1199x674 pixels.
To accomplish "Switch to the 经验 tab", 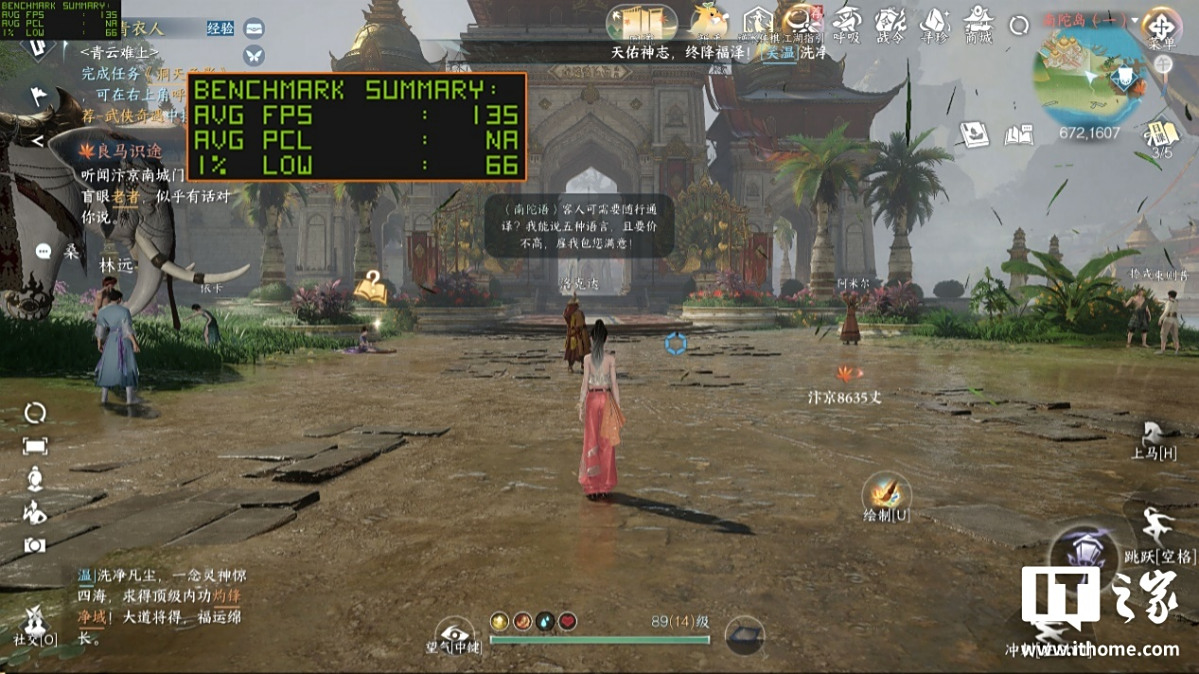I will (x=220, y=28).
